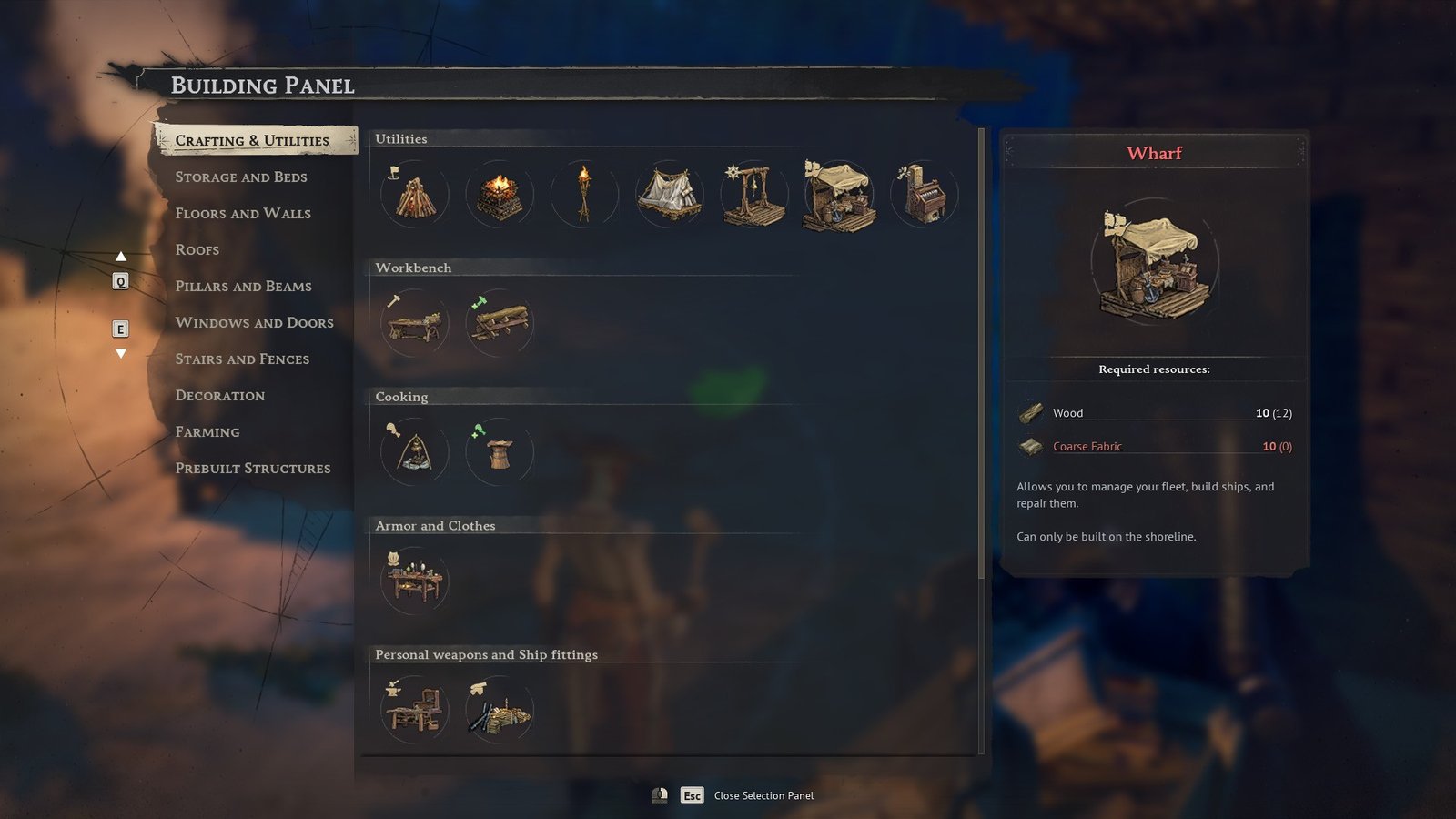Image resolution: width=1456 pixels, height=819 pixels.
Task: Click the Coarse Fabric resource link
Action: pyautogui.click(x=1087, y=446)
